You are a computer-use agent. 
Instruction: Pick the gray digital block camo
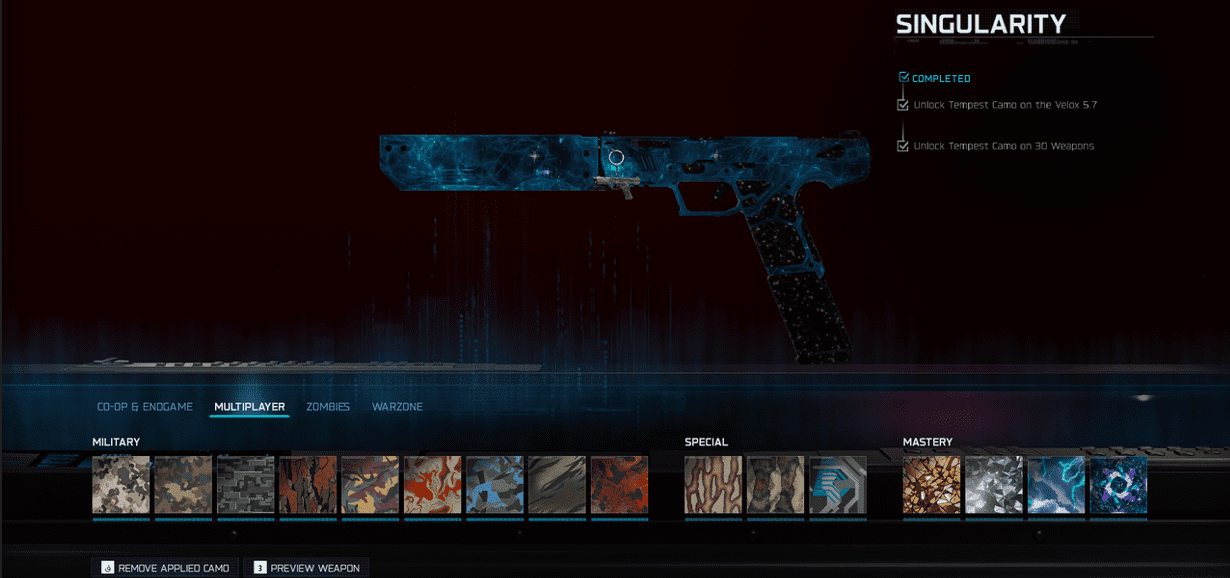click(x=245, y=485)
